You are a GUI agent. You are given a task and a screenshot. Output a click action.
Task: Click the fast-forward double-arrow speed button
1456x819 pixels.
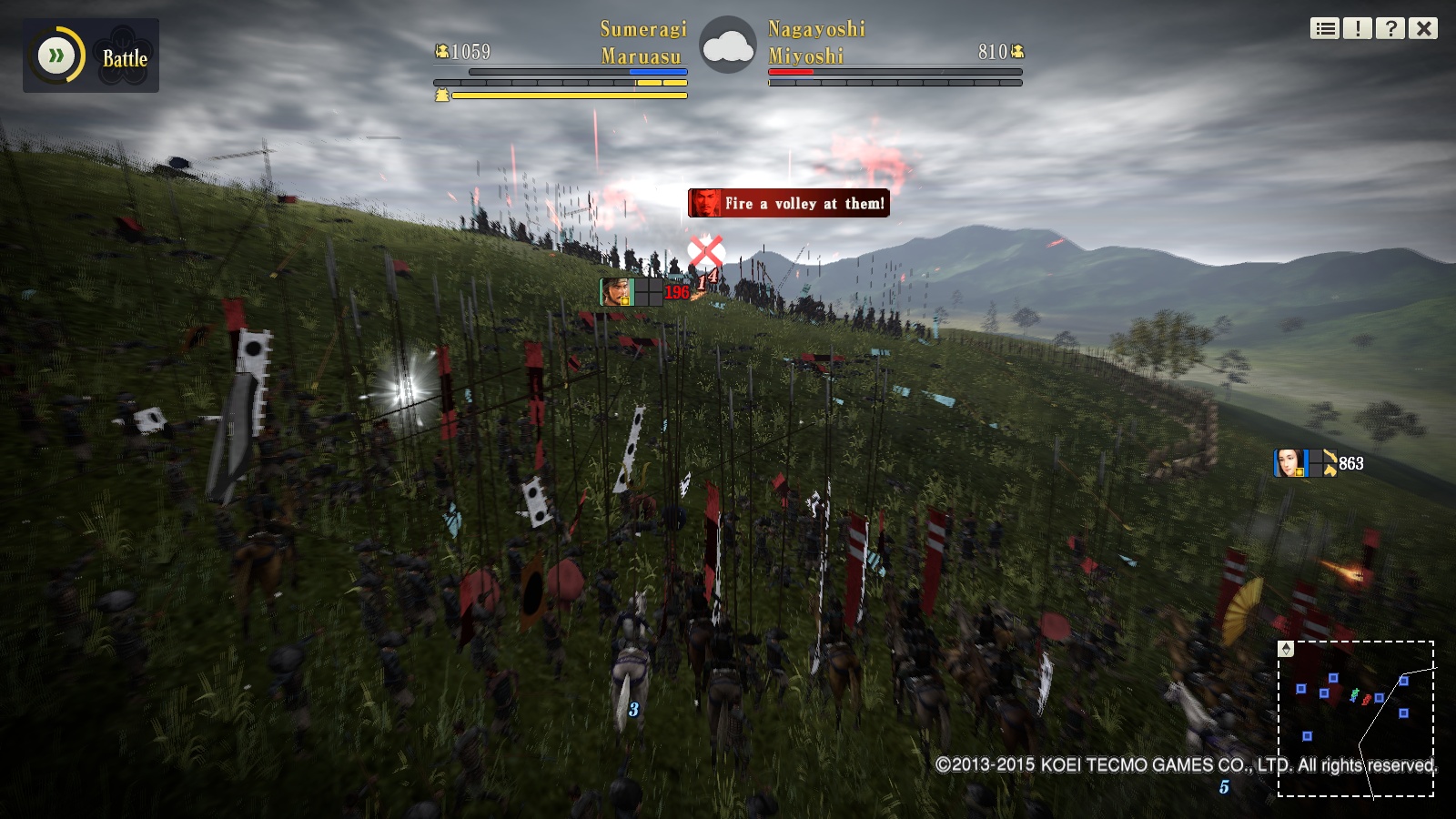pyautogui.click(x=56, y=56)
